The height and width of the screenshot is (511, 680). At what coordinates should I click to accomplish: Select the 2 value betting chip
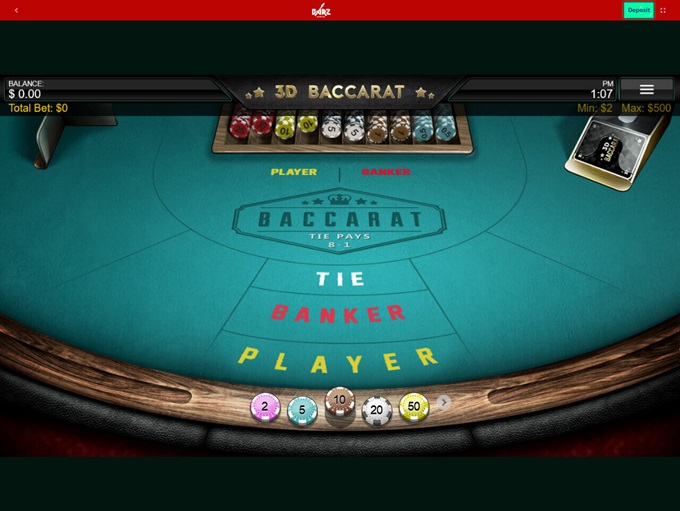pyautogui.click(x=265, y=406)
